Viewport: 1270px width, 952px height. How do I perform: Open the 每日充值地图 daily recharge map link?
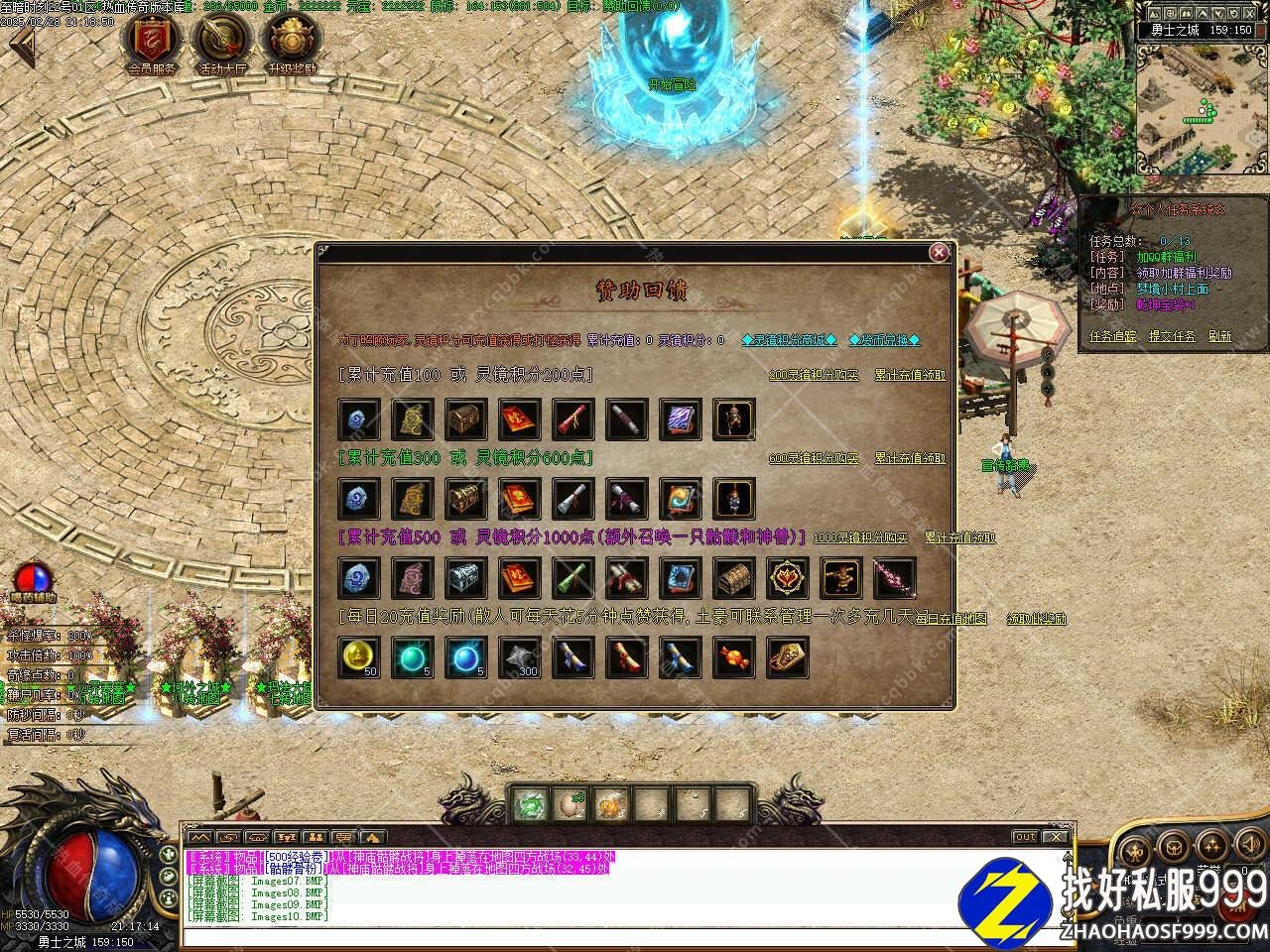pyautogui.click(x=951, y=618)
